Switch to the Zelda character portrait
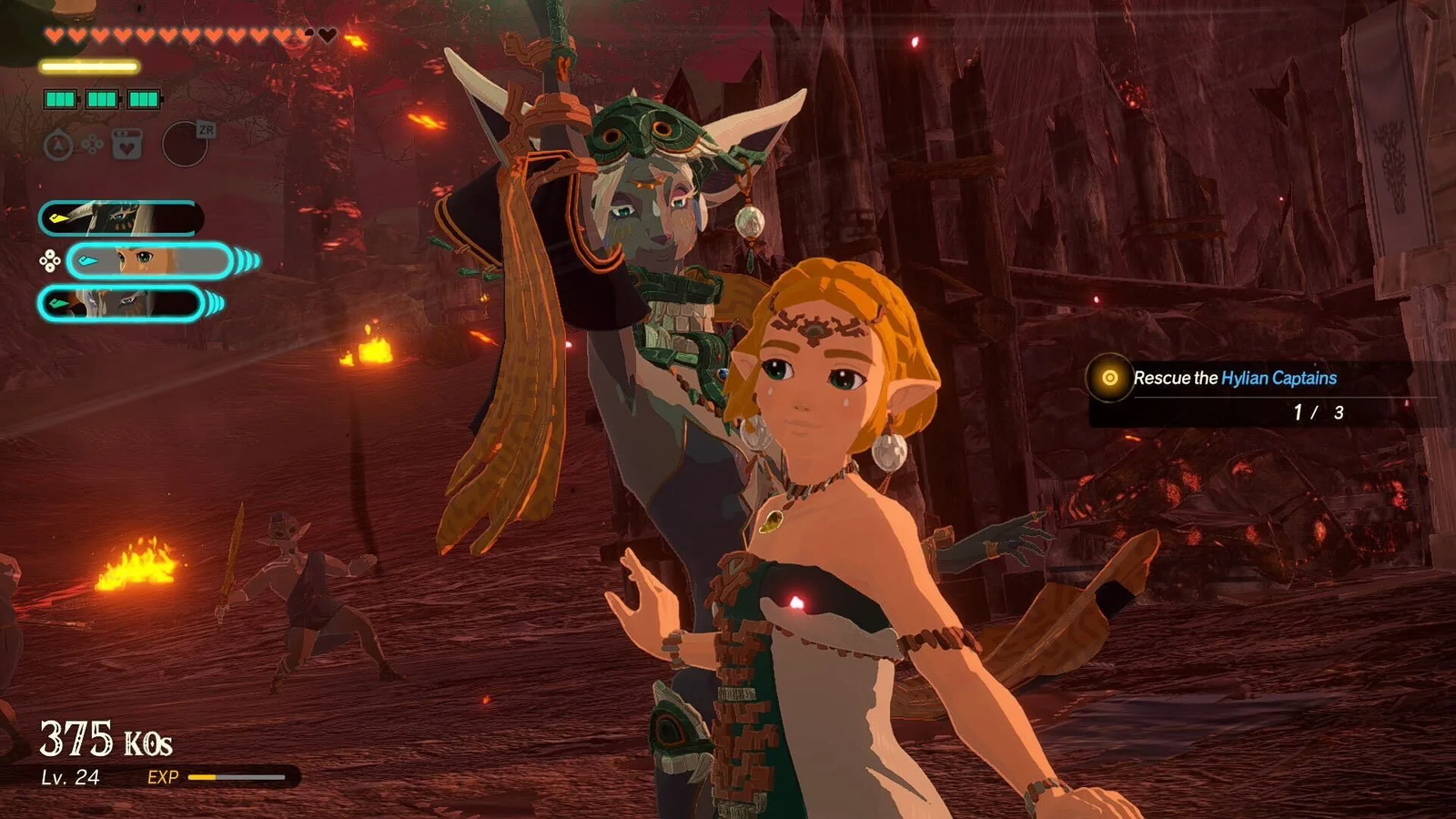 pyautogui.click(x=150, y=261)
